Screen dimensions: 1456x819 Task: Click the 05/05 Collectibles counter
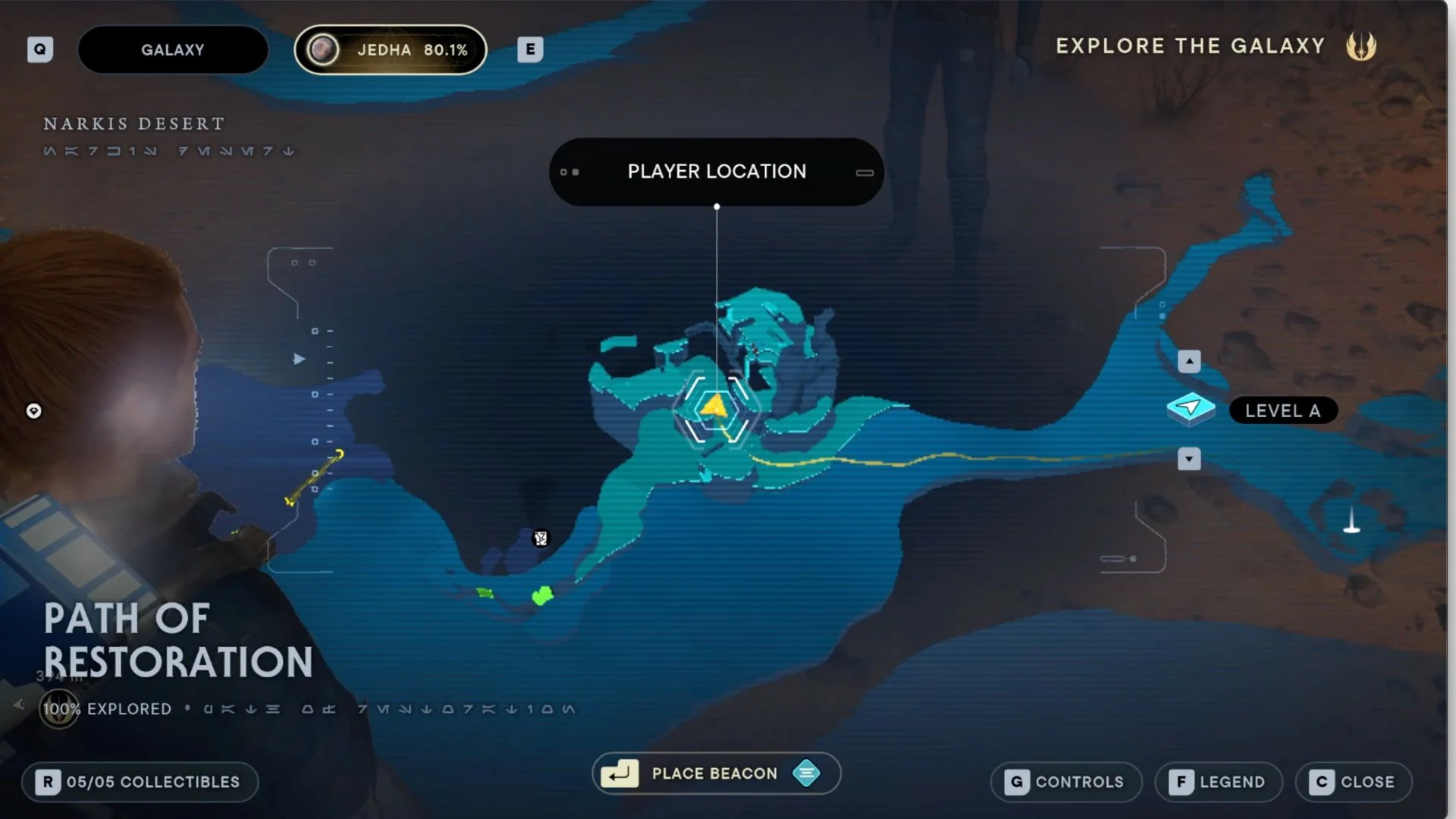140,782
